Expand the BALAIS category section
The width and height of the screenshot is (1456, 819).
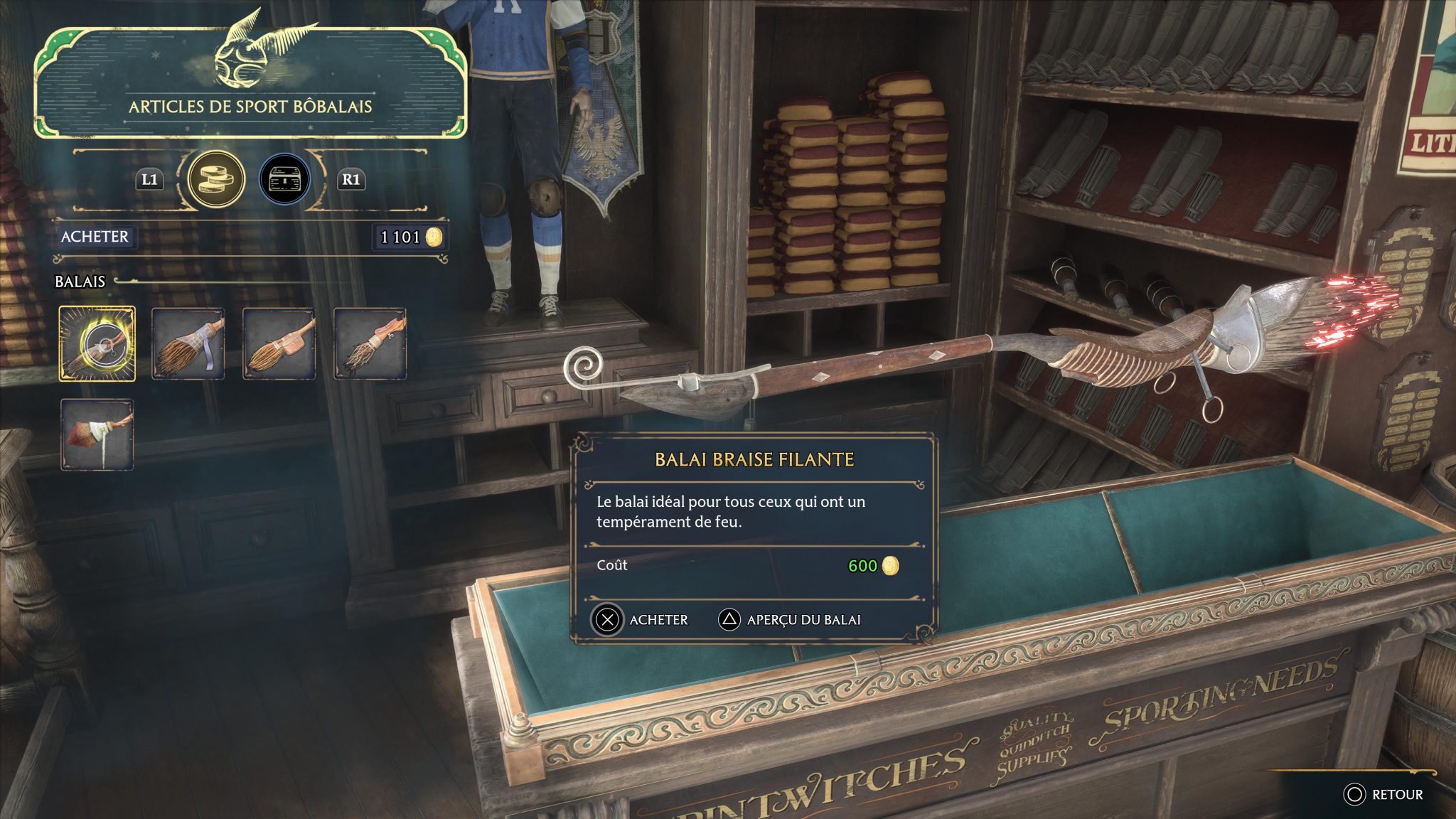(80, 281)
